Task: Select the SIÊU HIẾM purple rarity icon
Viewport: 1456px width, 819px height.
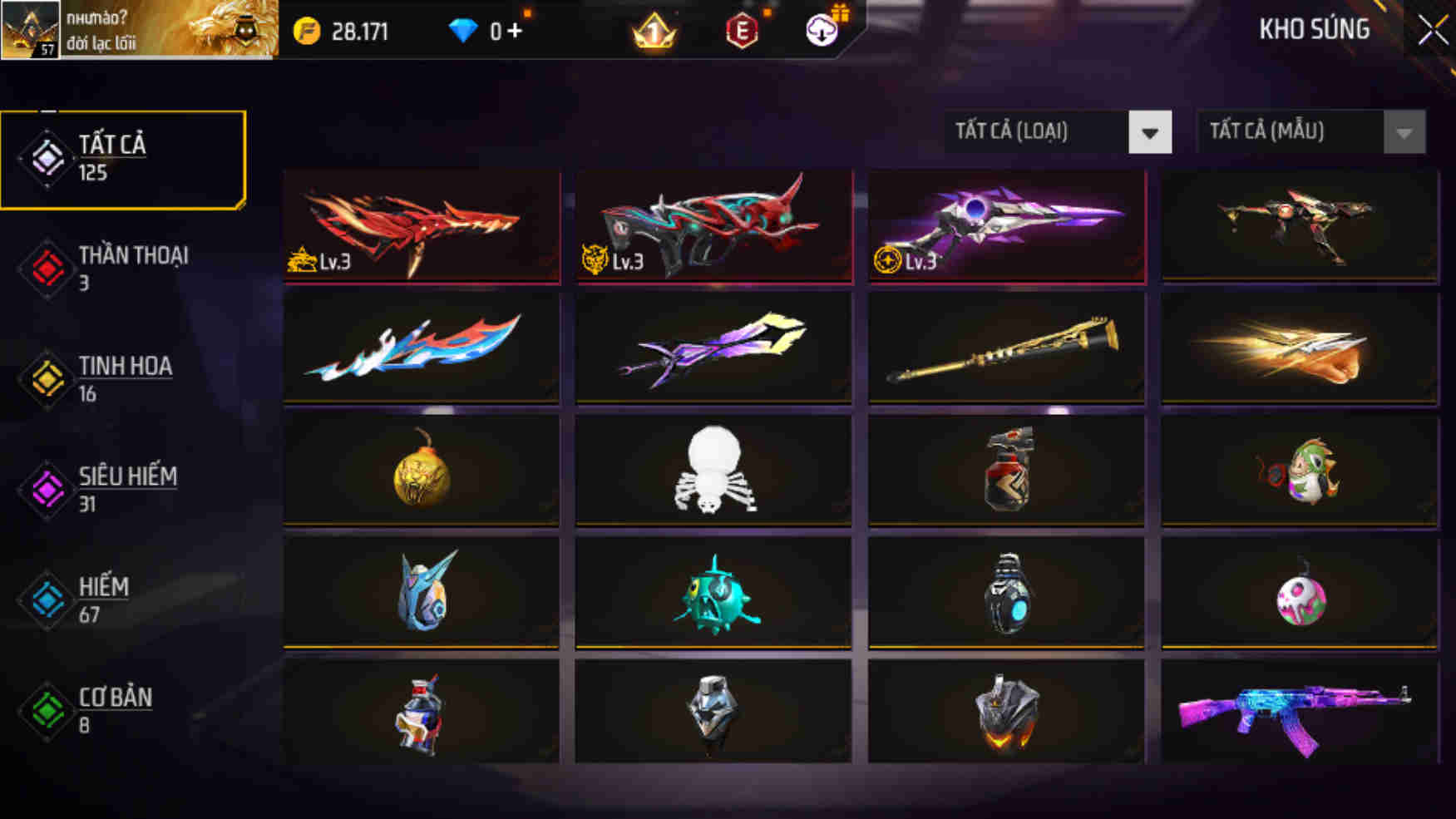Action: click(47, 489)
